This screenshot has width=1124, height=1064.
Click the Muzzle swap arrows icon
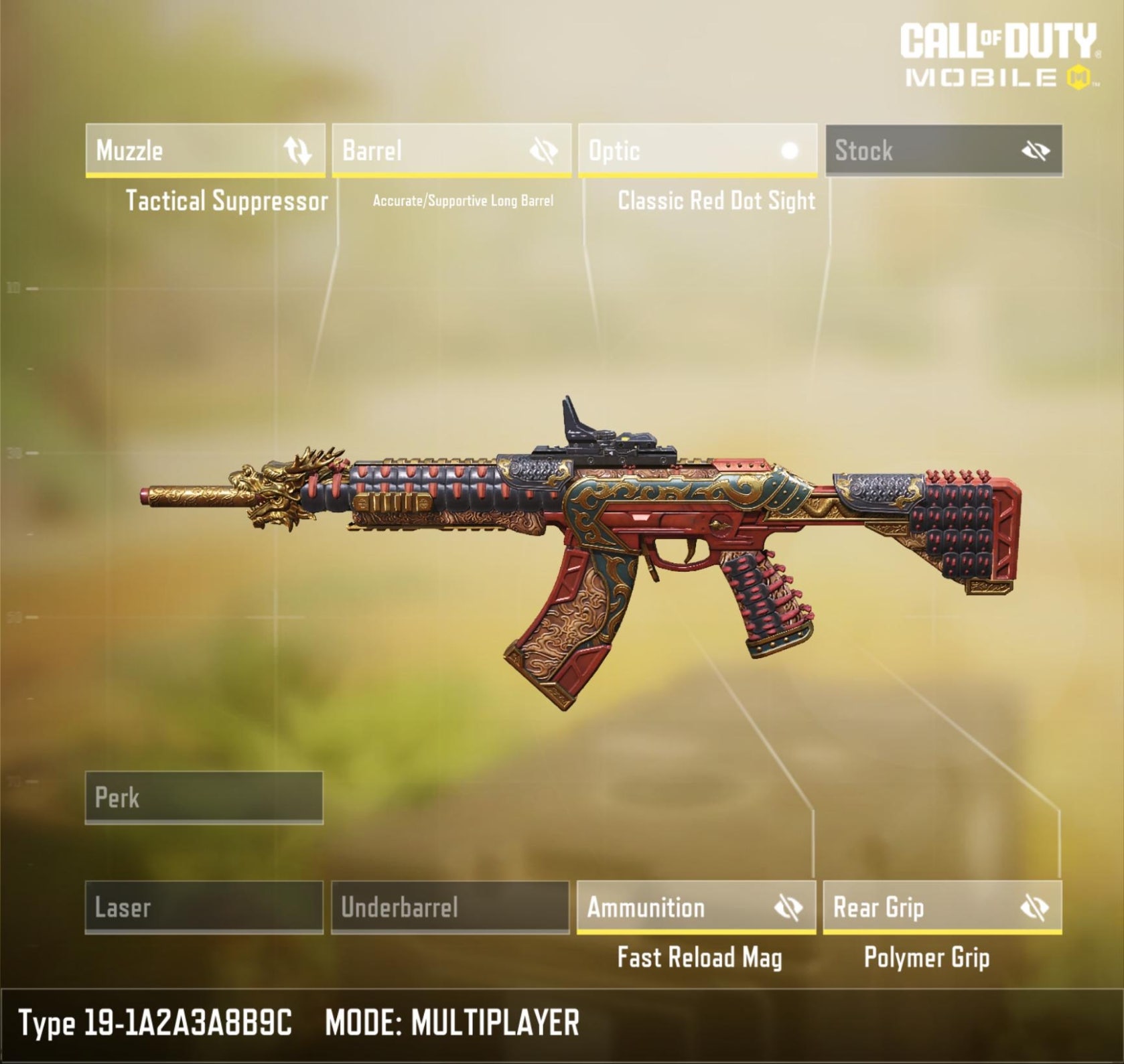click(x=297, y=151)
